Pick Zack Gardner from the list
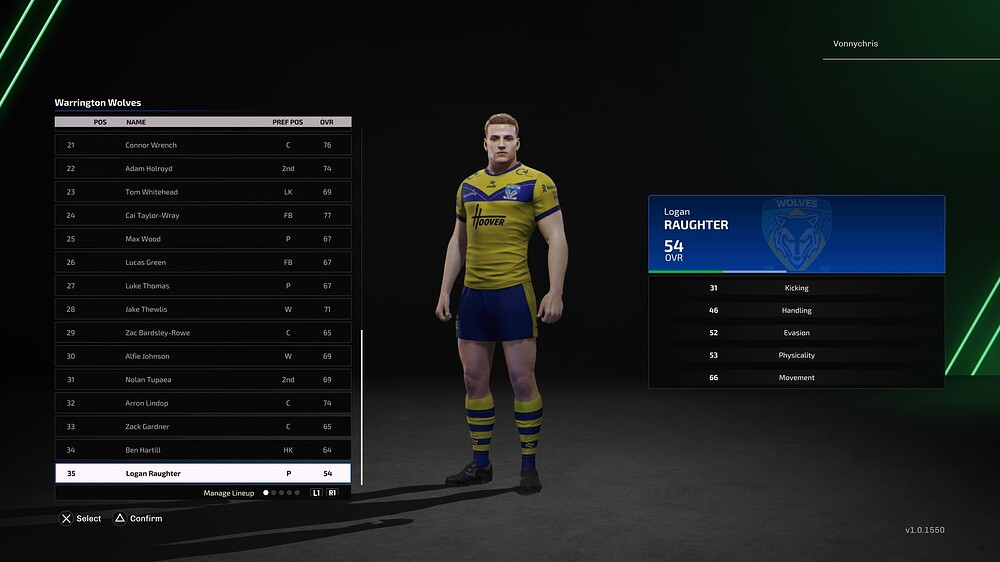 click(203, 427)
